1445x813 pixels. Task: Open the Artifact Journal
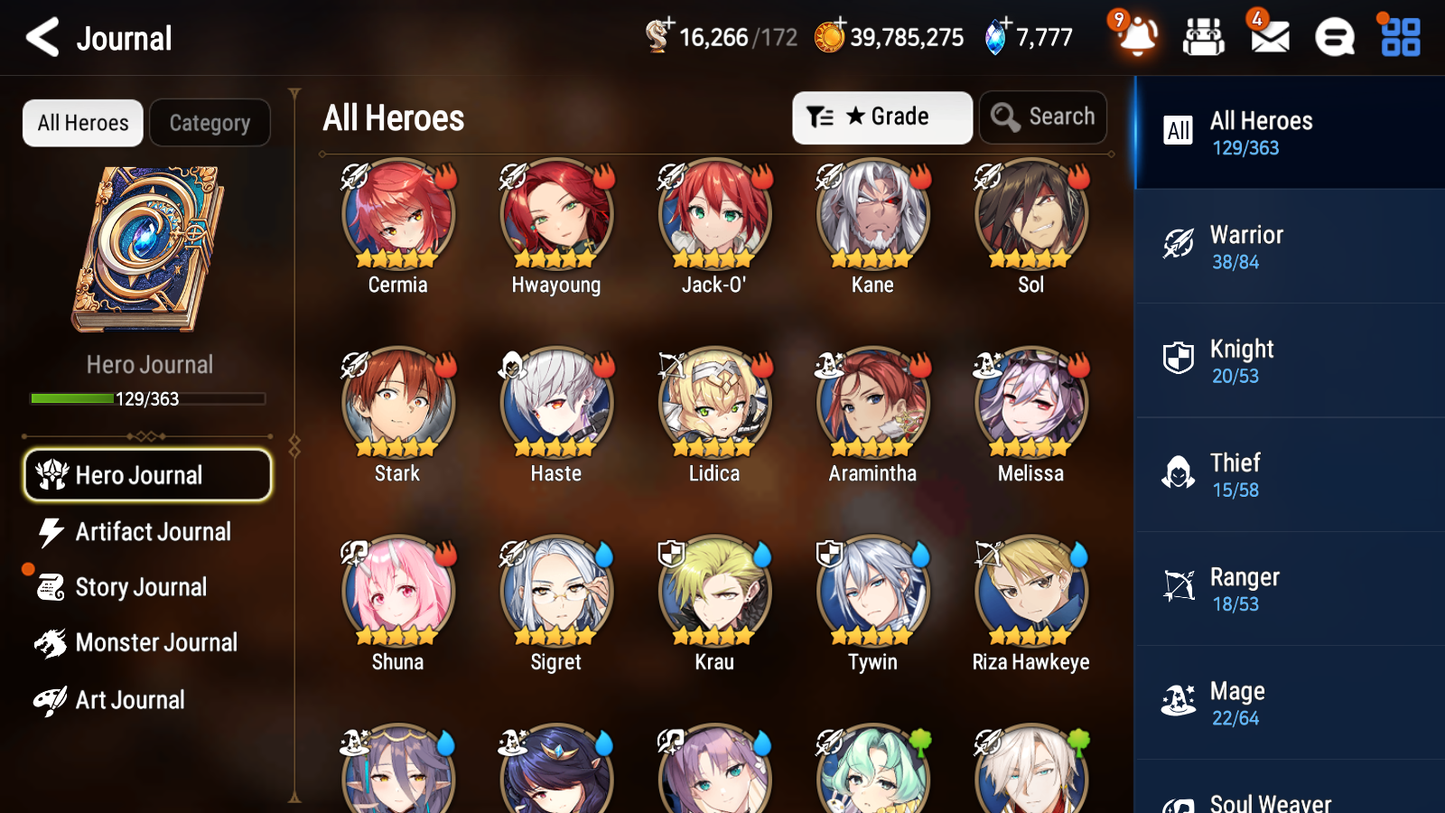[147, 532]
